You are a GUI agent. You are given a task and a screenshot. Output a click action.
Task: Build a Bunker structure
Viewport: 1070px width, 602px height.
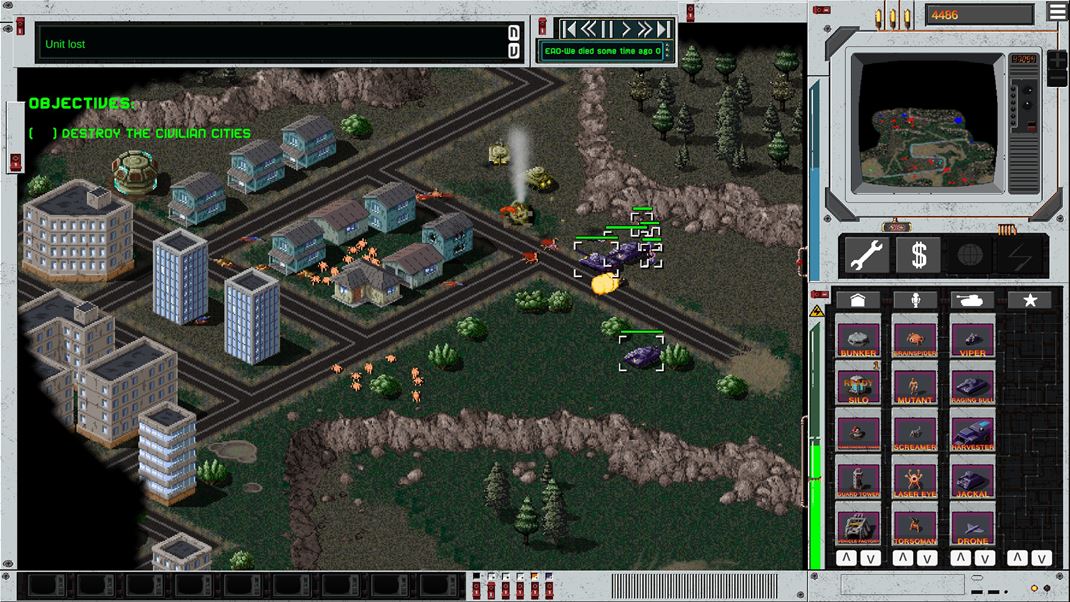click(858, 338)
